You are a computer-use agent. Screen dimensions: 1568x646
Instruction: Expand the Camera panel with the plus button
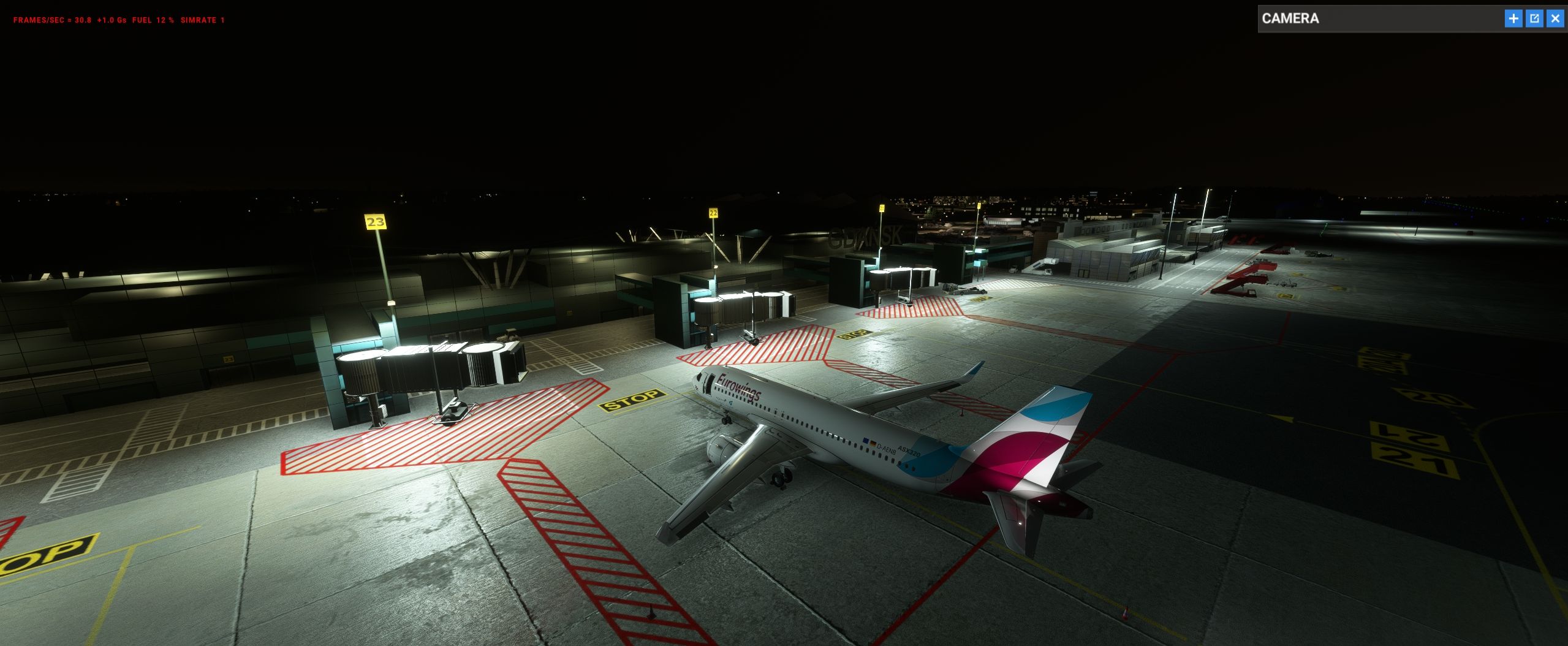[x=1513, y=18]
